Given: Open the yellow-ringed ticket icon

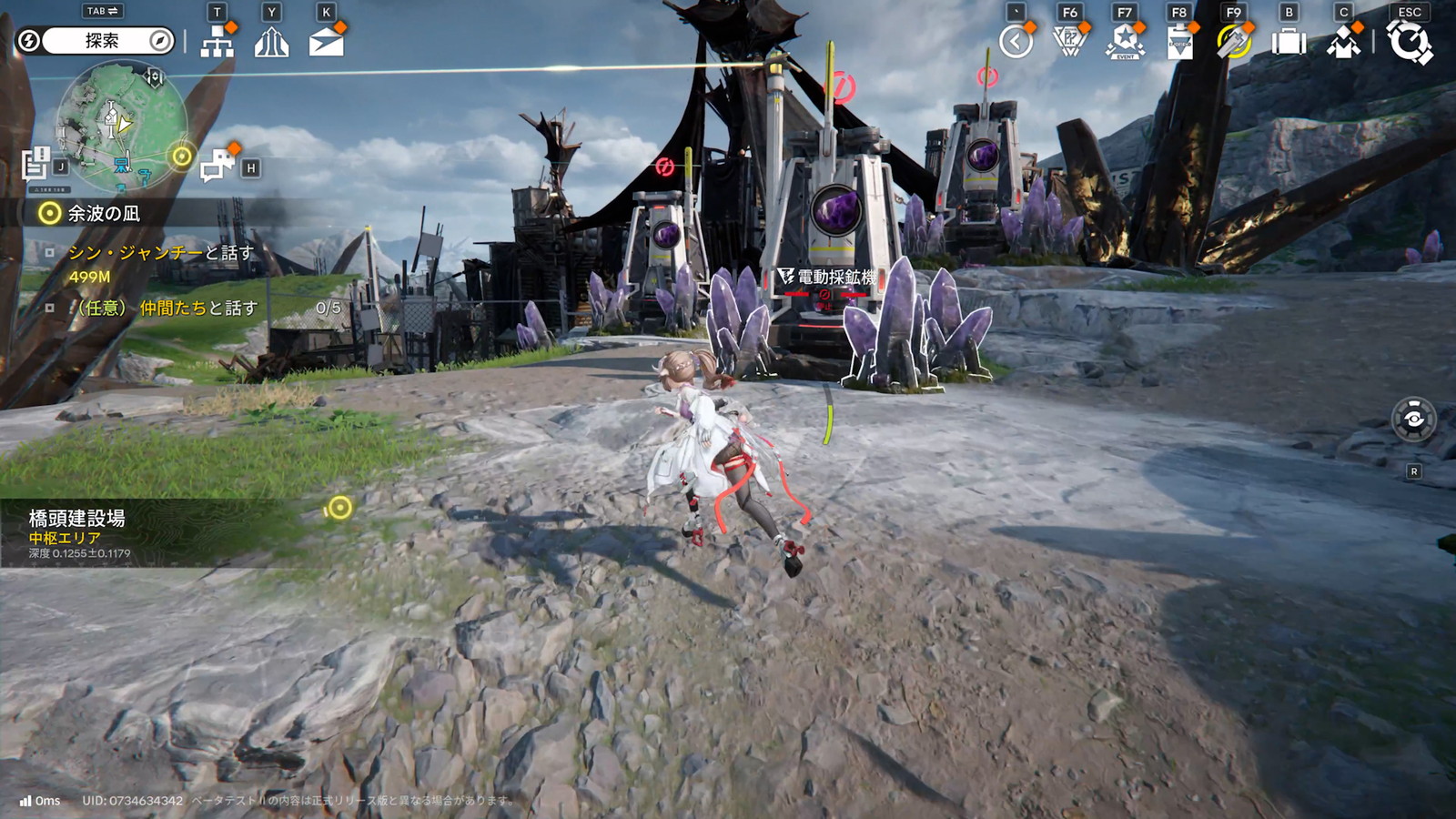Looking at the screenshot, I should [1234, 42].
